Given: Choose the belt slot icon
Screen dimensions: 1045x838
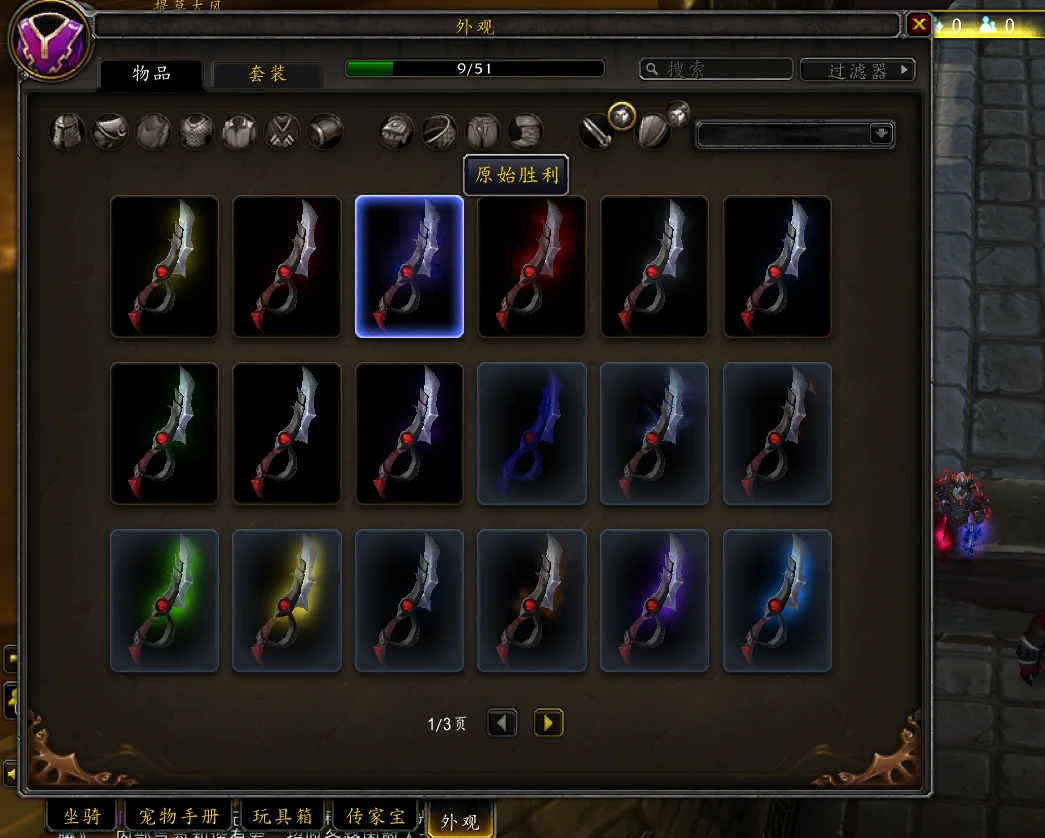Looking at the screenshot, I should [440, 131].
